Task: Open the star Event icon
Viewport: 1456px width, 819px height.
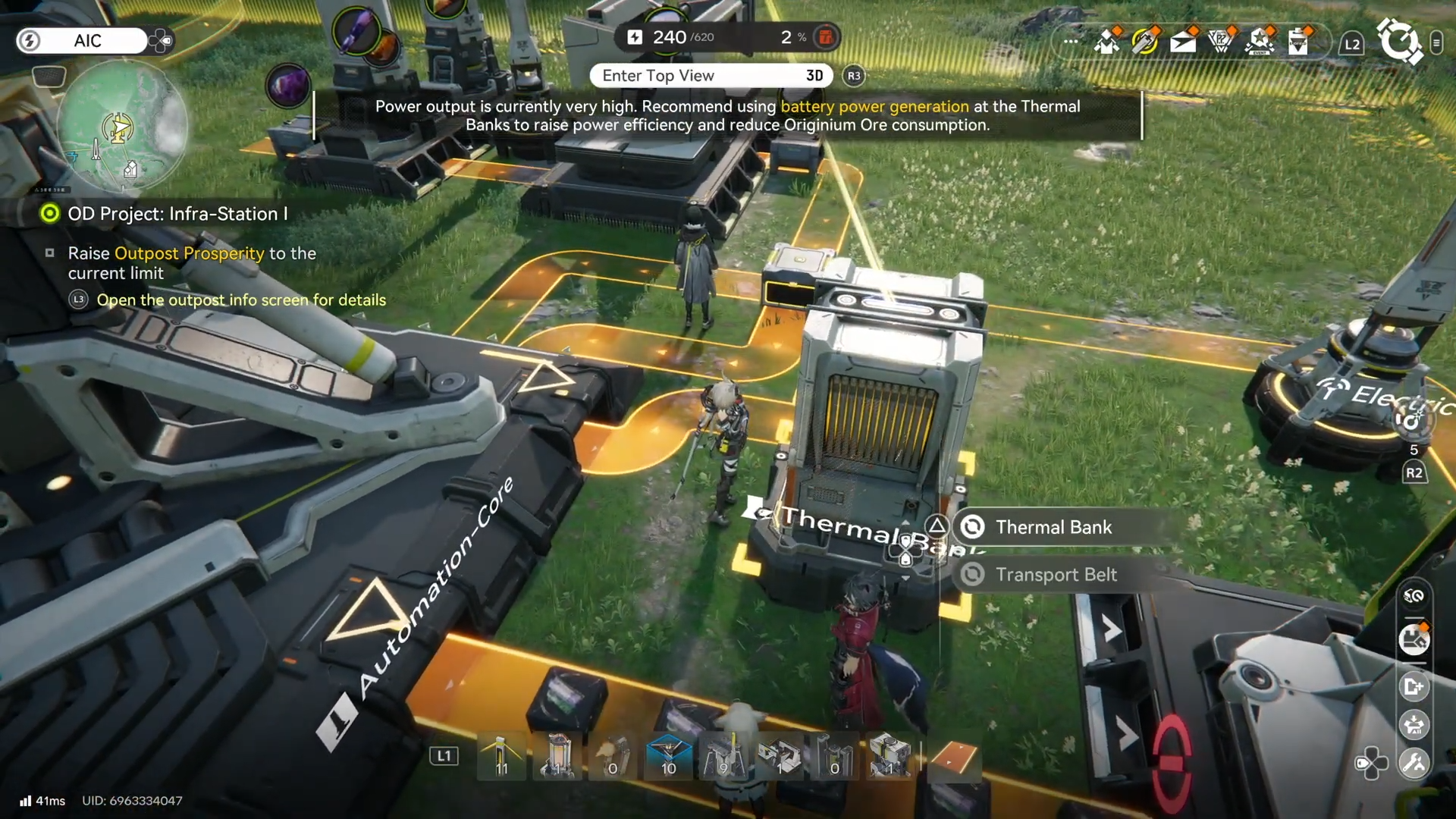Action: pos(1260,42)
